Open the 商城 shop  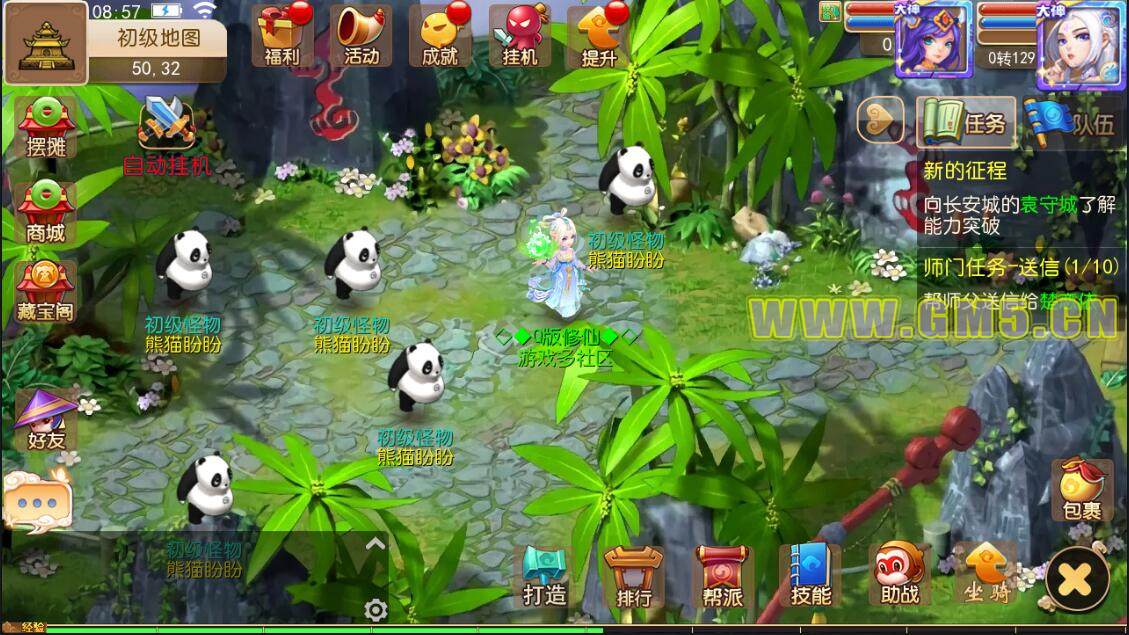click(46, 212)
